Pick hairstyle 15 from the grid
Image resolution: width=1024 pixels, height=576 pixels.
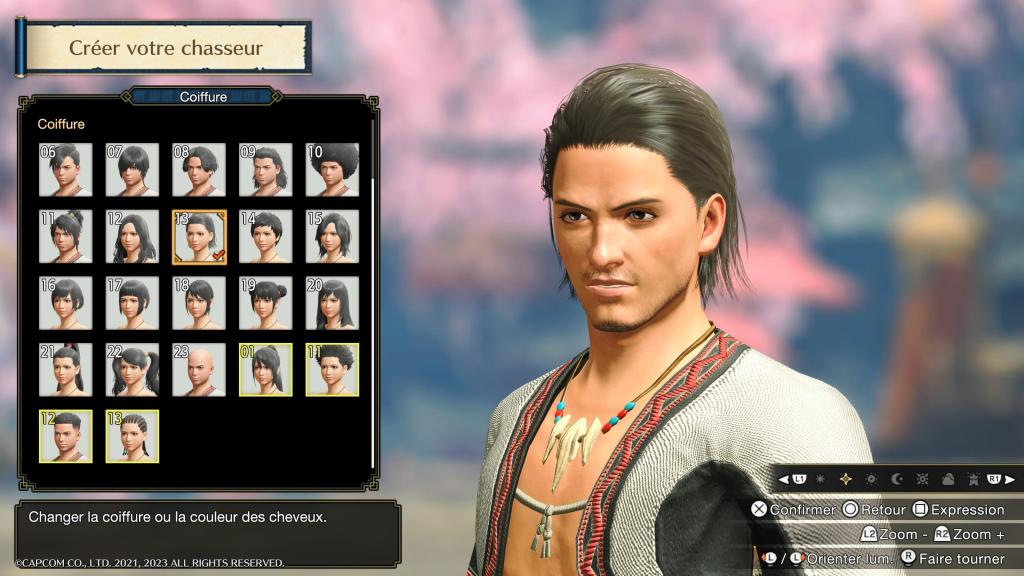[332, 236]
